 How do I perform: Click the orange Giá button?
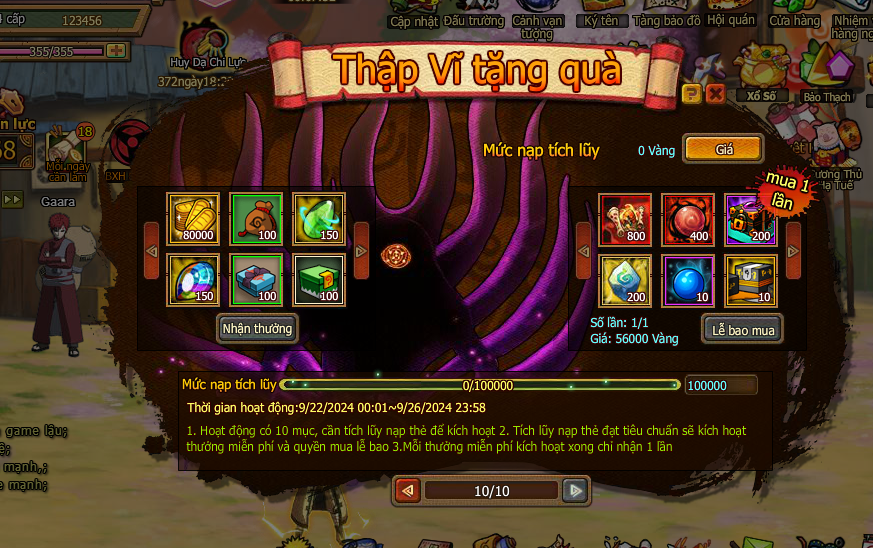(724, 149)
